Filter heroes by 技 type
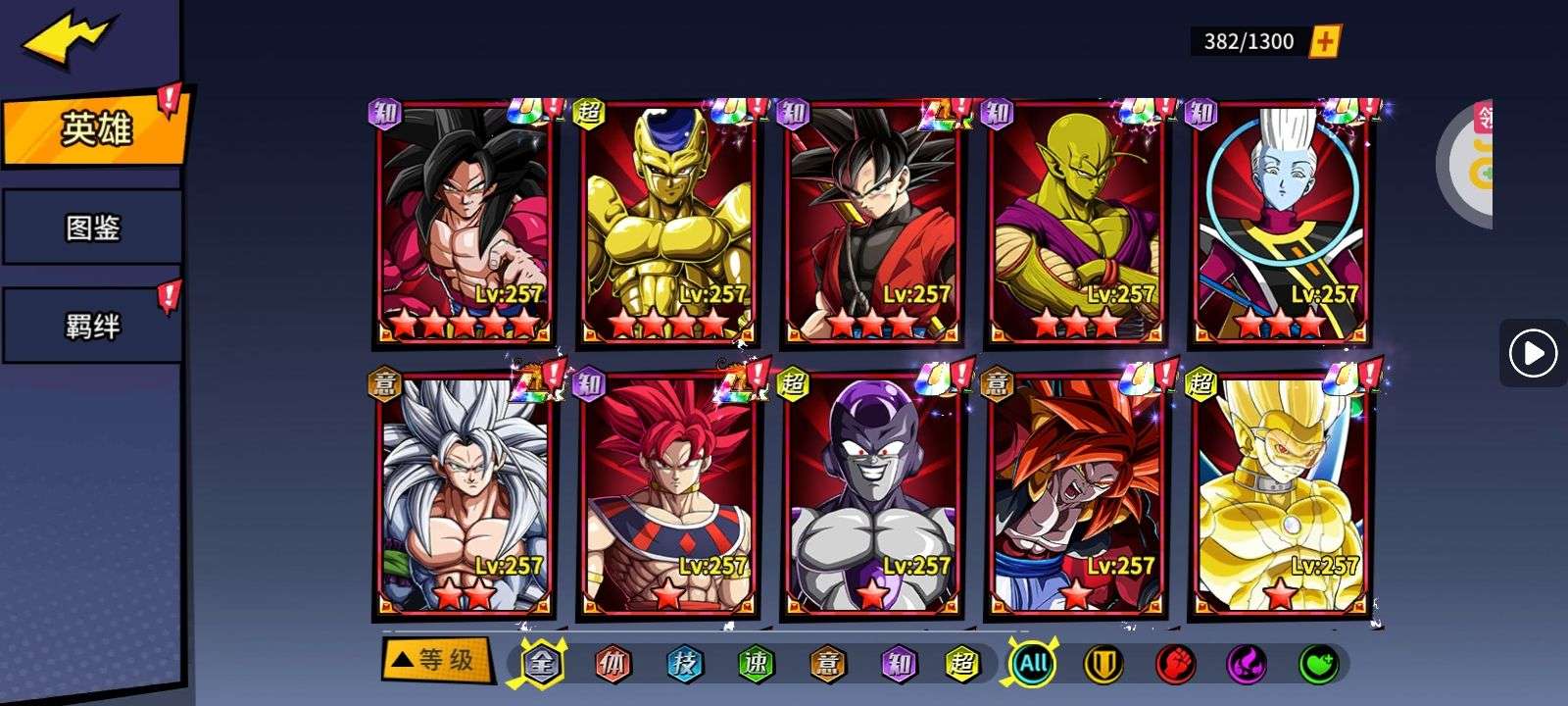The image size is (1568, 706). [x=684, y=665]
